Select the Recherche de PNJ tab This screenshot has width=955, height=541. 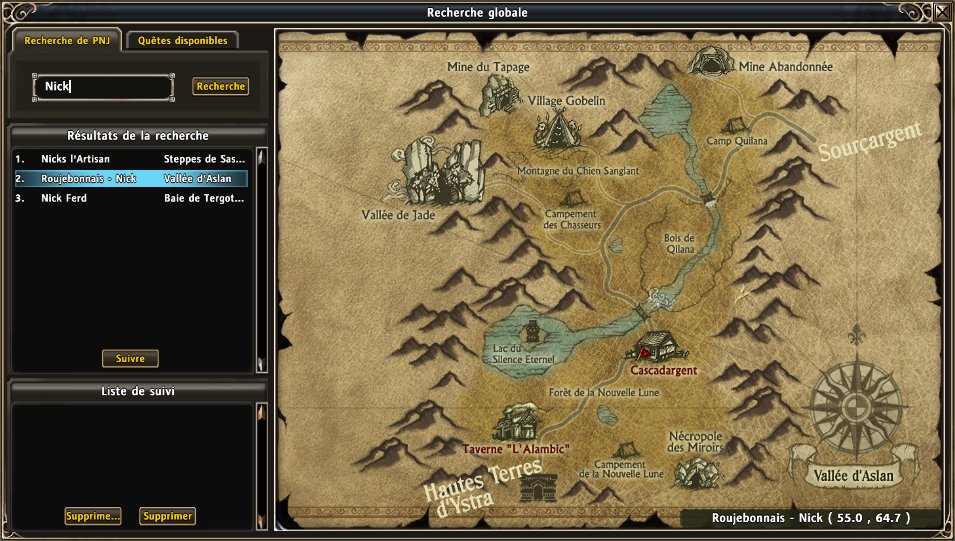[65, 41]
